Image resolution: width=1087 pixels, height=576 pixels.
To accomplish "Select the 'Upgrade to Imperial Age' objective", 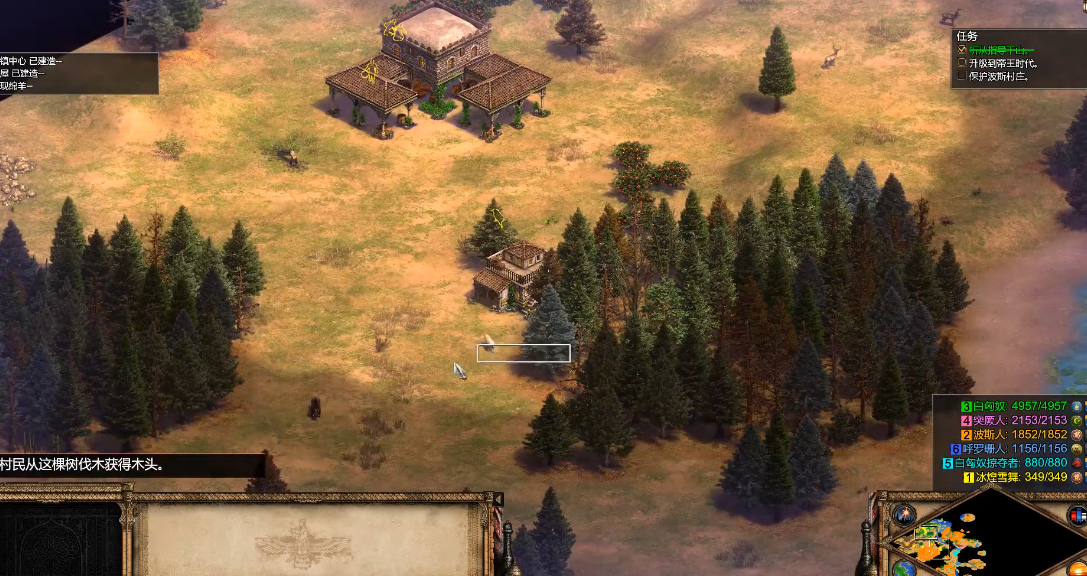I will (1004, 62).
